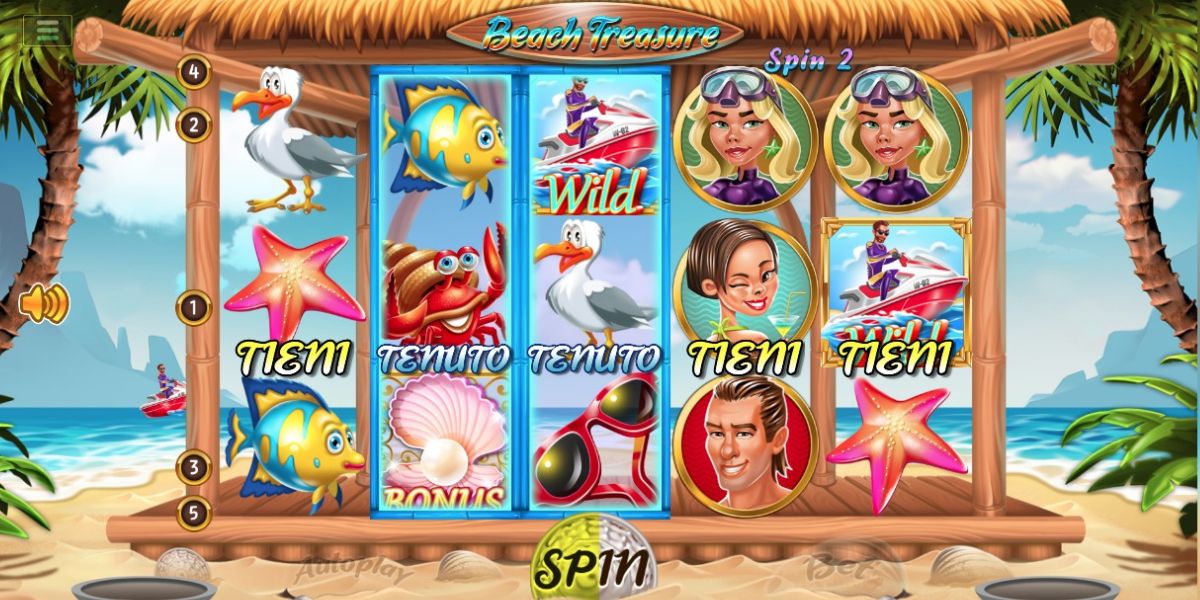Select payline marker number 1
Image resolution: width=1200 pixels, height=600 pixels.
click(x=194, y=307)
